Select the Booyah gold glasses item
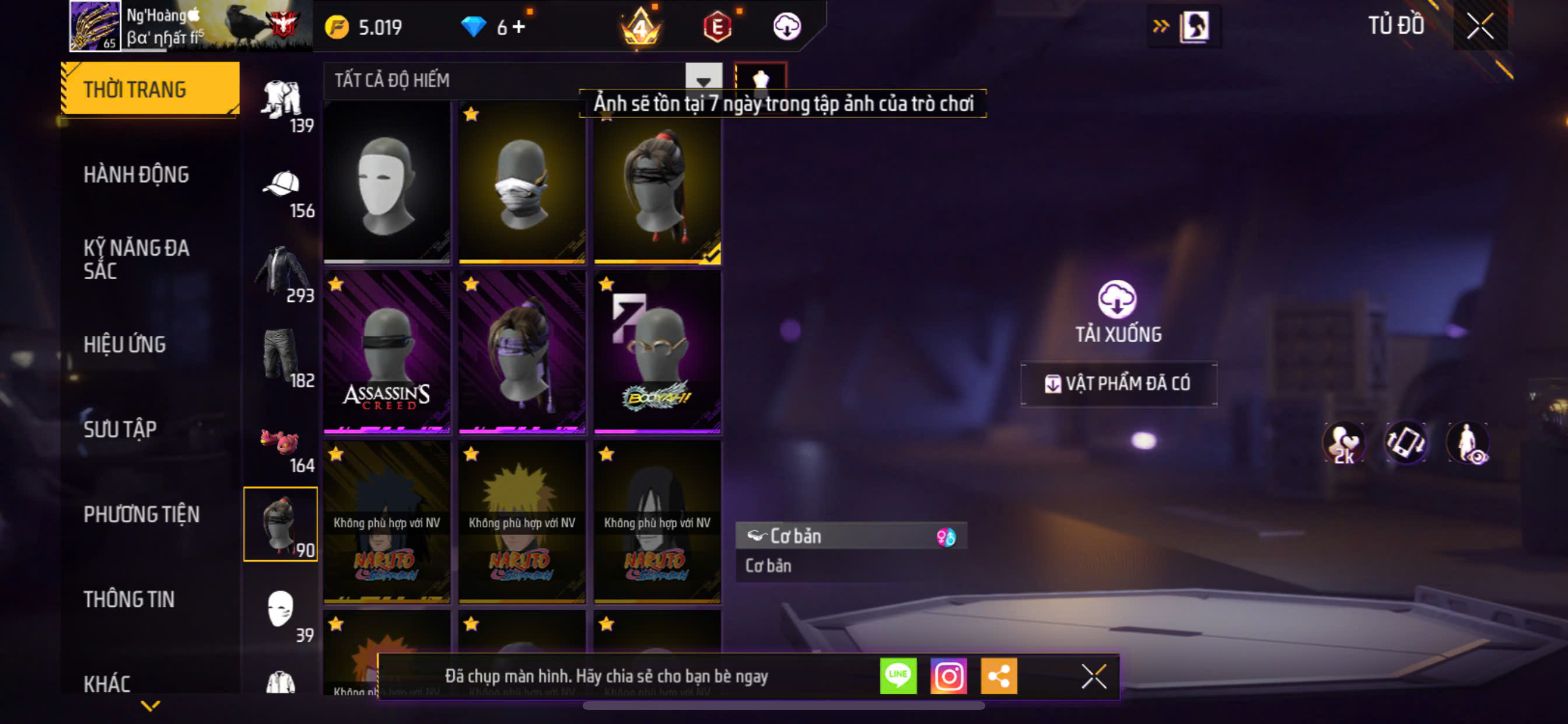This screenshot has height=724, width=1568. tap(657, 352)
